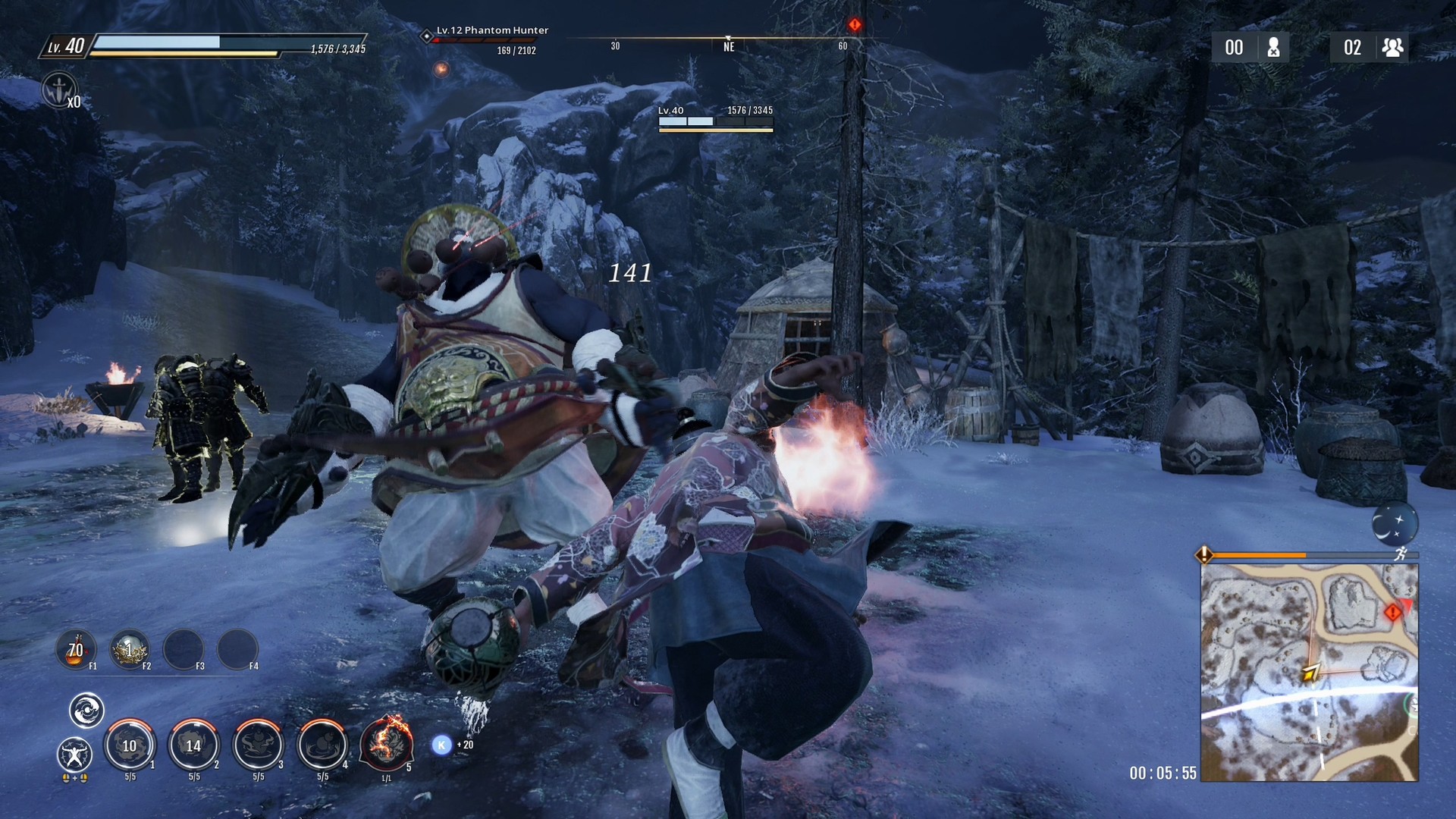Click the blue K coin icon
The width and height of the screenshot is (1456, 819).
point(441,745)
